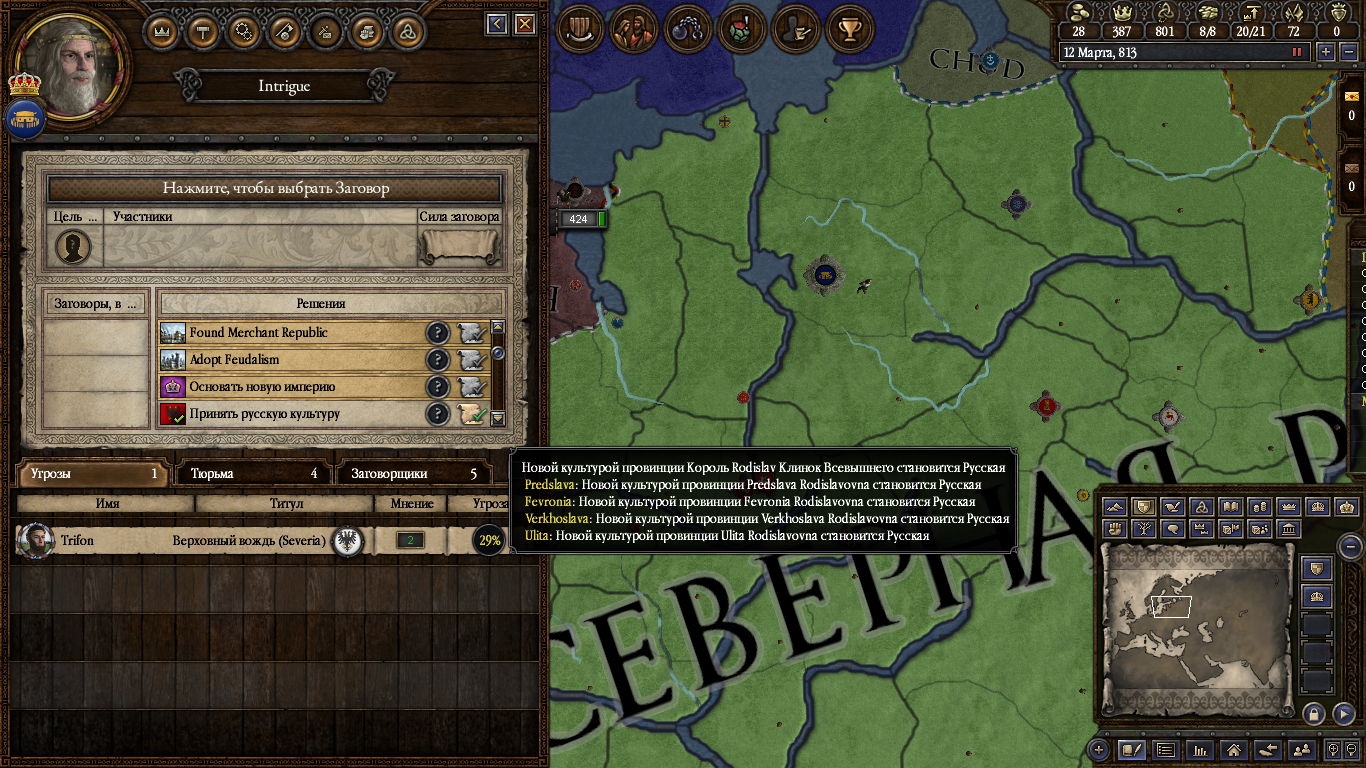Switch to the Тюрьма (prison) tab
The height and width of the screenshot is (768, 1366).
pos(254,474)
